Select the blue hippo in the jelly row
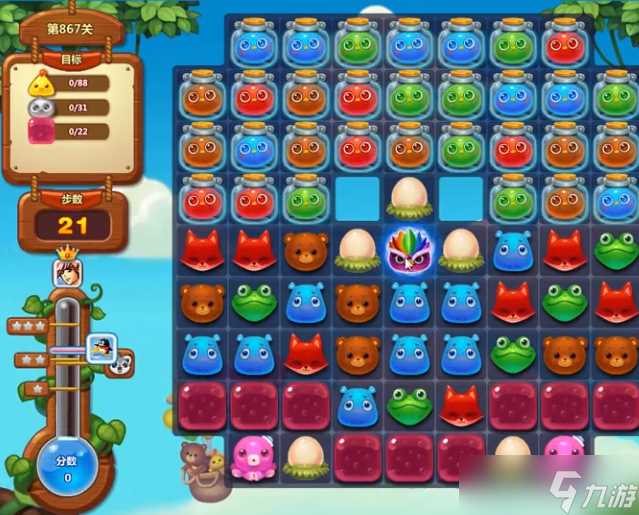The image size is (639, 515). 358,404
